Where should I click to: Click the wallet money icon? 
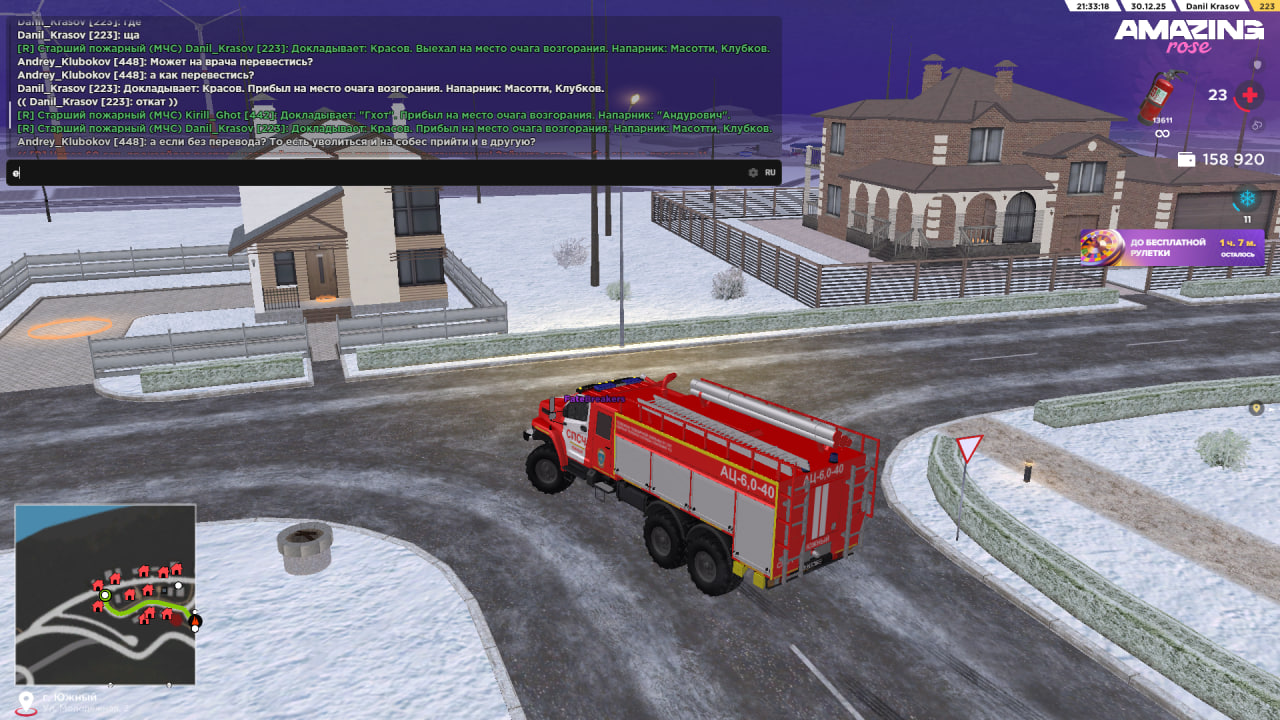pos(1187,160)
